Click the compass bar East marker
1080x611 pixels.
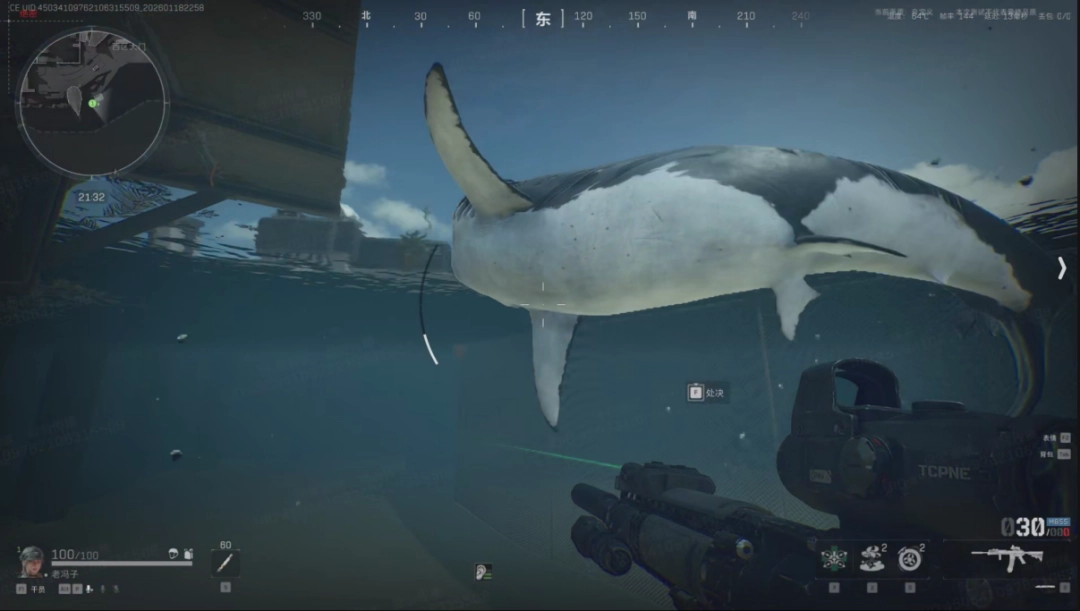pos(543,18)
